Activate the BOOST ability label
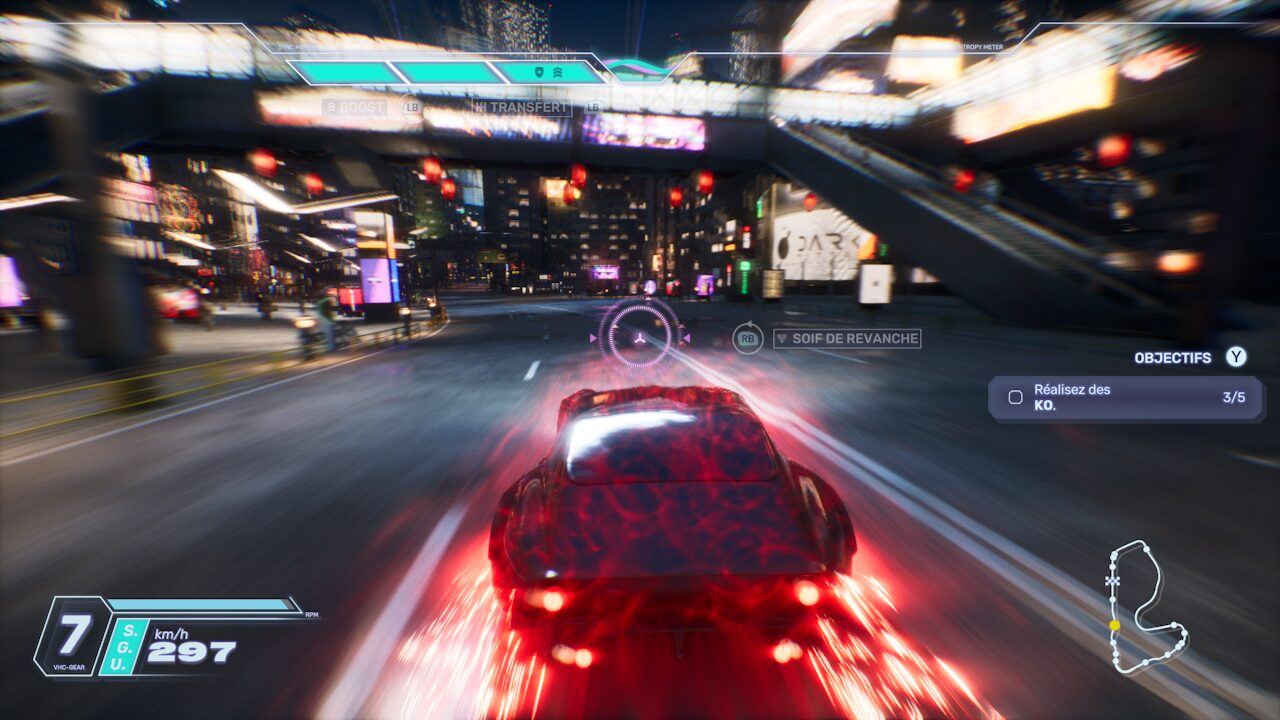Viewport: 1280px width, 720px height. [354, 107]
